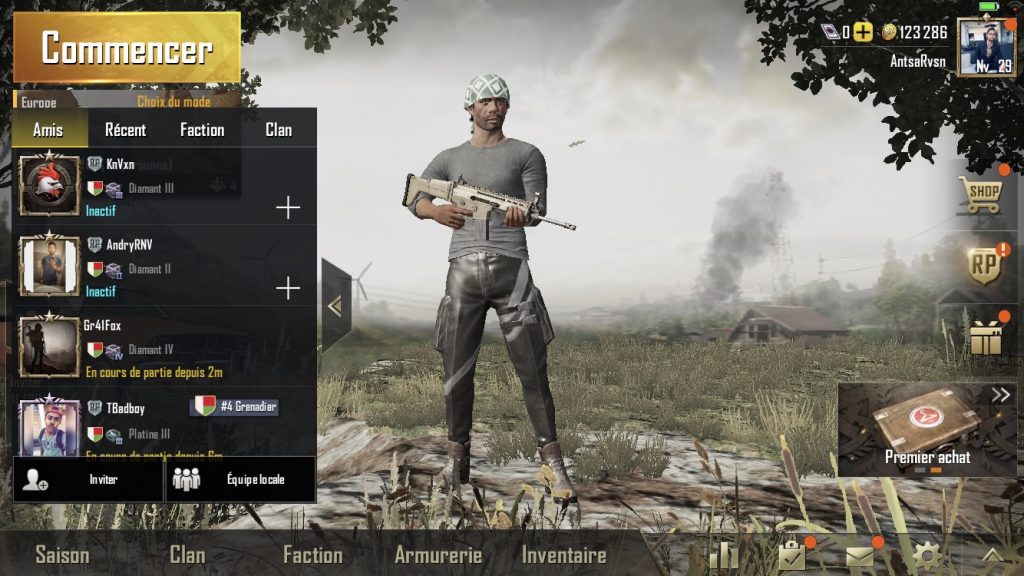Viewport: 1024px width, 576px height.
Task: Switch to the Faction tab in the friends panel
Action: tap(202, 130)
